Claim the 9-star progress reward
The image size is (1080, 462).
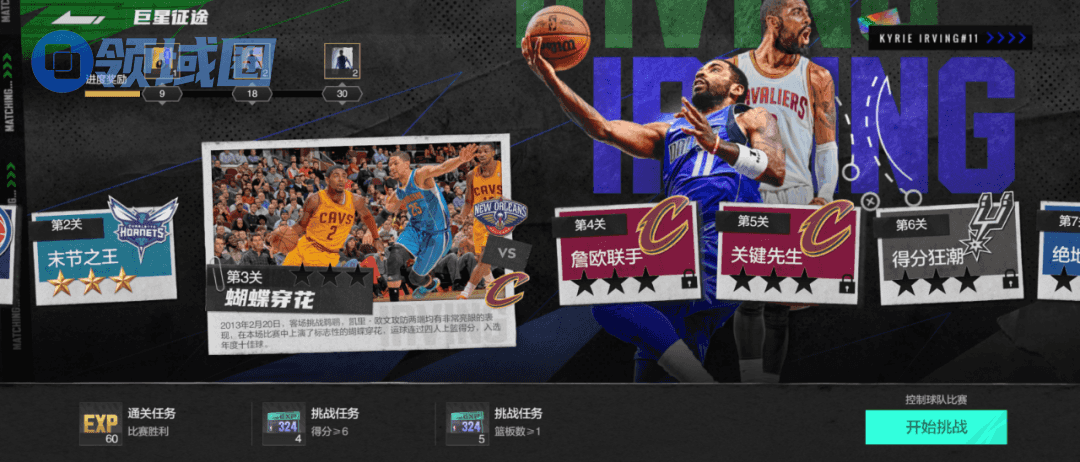(x=161, y=63)
